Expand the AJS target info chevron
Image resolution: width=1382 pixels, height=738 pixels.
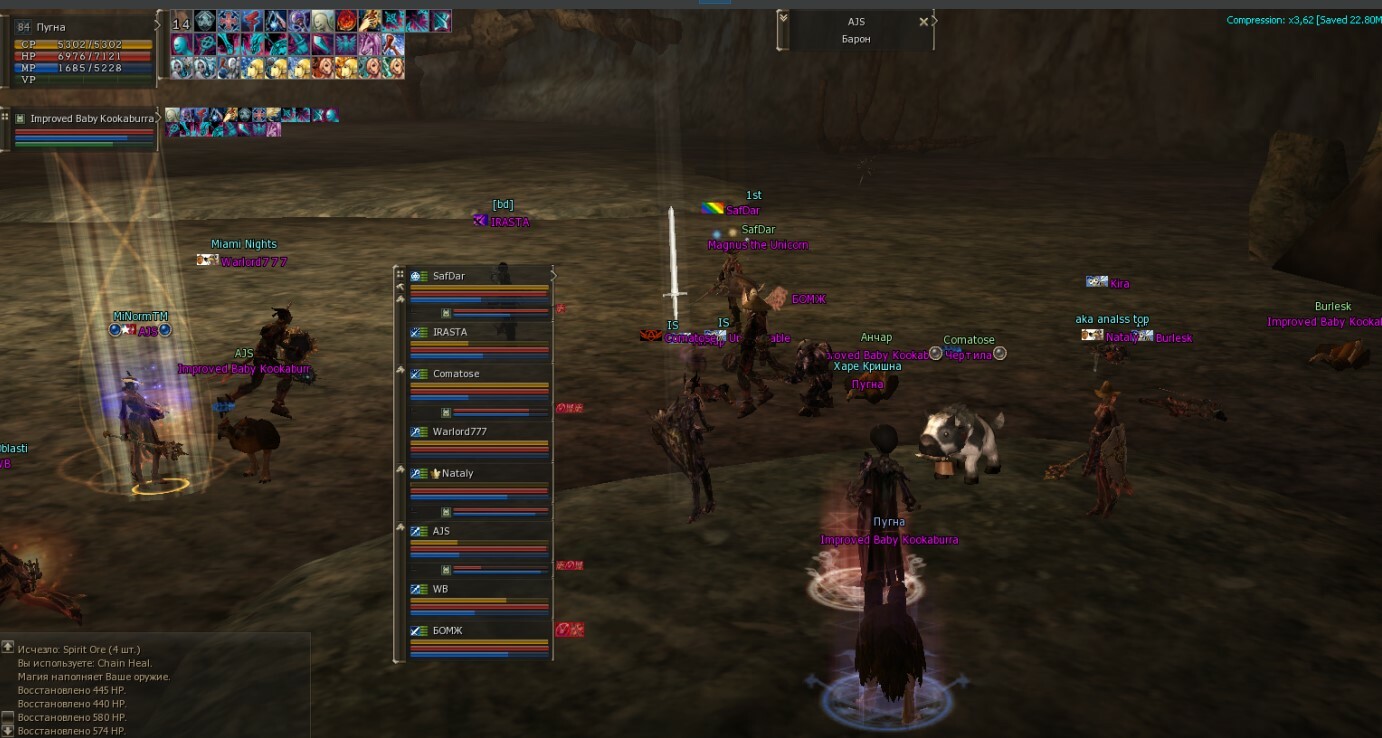tap(783, 18)
